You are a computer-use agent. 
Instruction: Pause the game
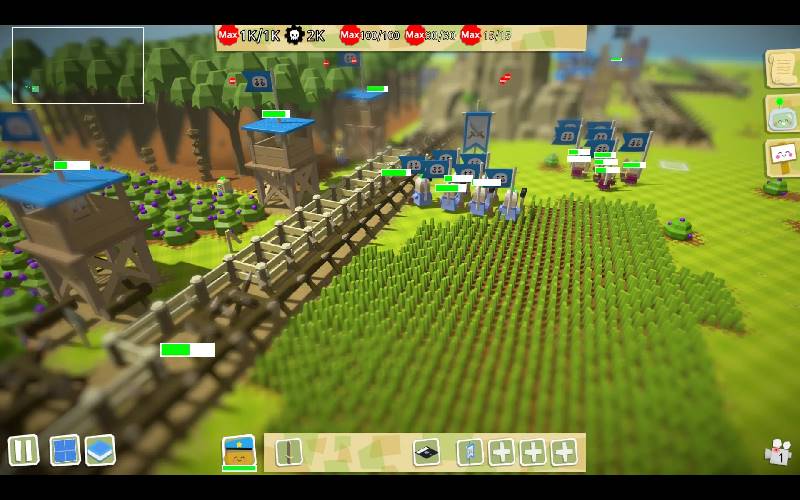23,450
